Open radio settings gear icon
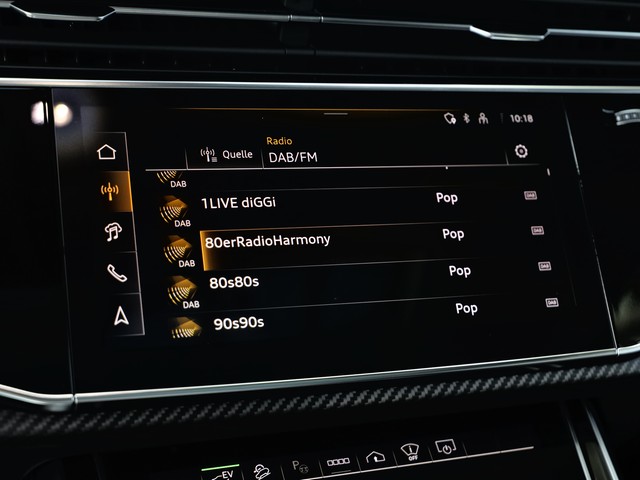640x480 pixels. (x=520, y=152)
